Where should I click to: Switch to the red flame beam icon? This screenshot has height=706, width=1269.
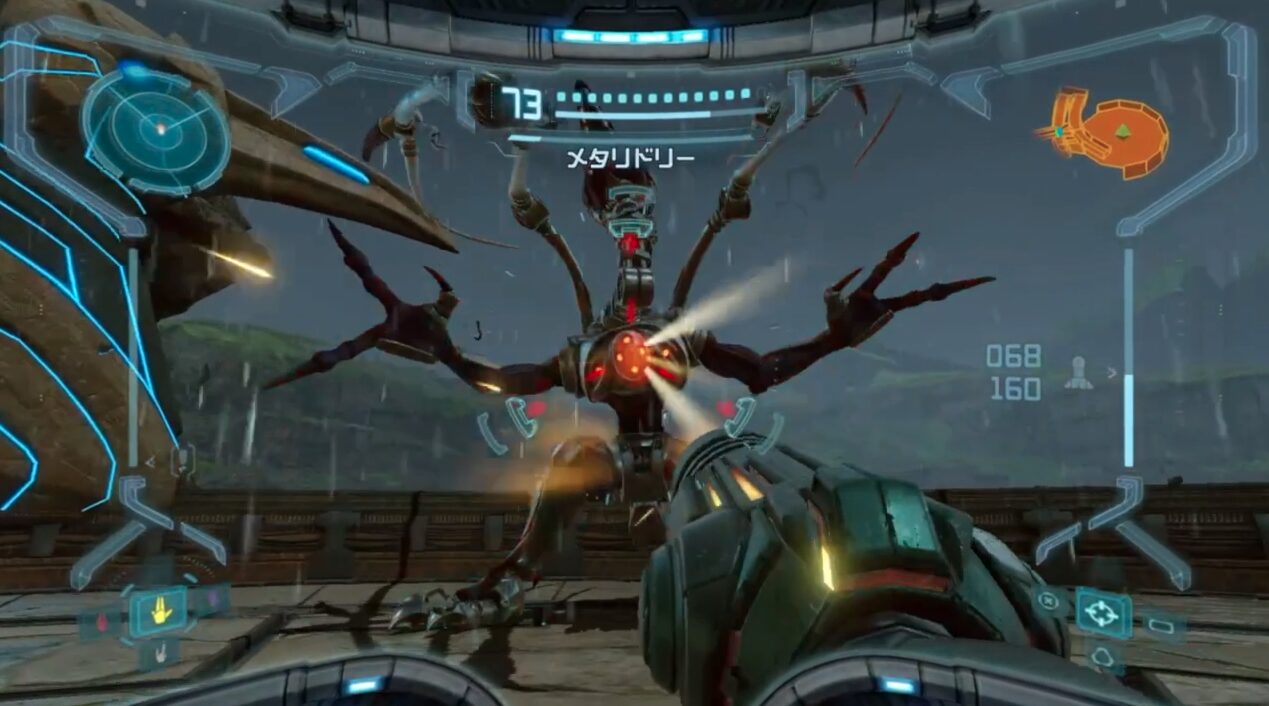100,622
